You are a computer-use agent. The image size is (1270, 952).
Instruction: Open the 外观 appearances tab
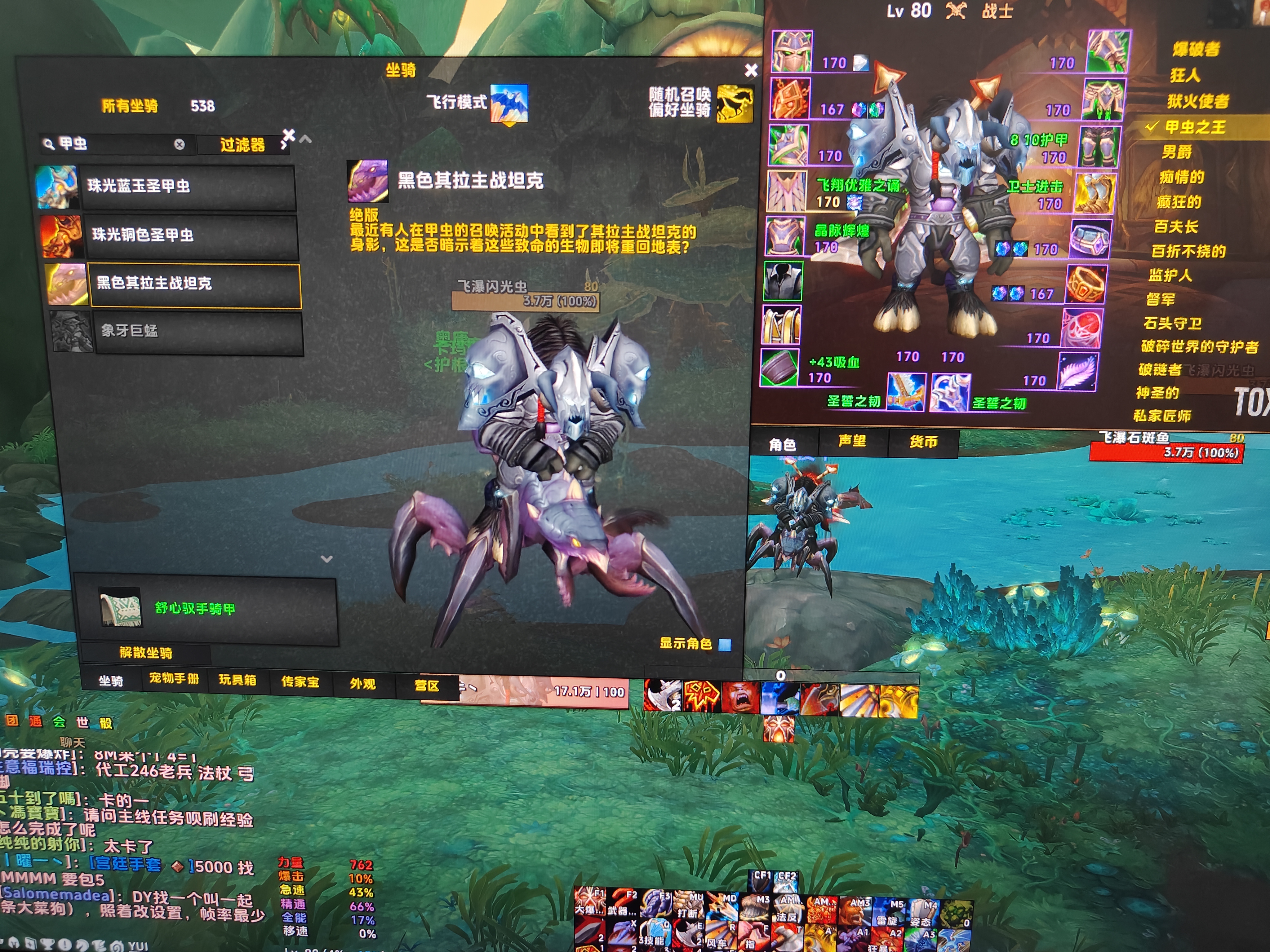[x=362, y=683]
